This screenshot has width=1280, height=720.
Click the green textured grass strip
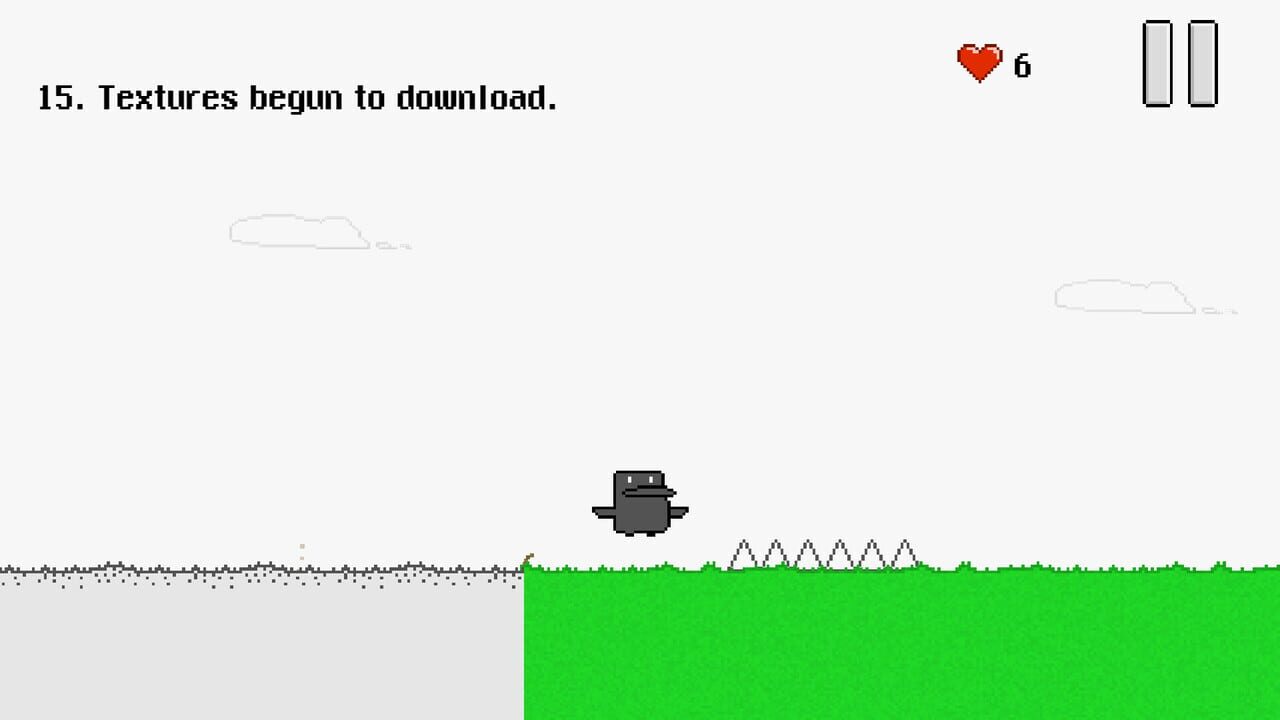[900, 645]
